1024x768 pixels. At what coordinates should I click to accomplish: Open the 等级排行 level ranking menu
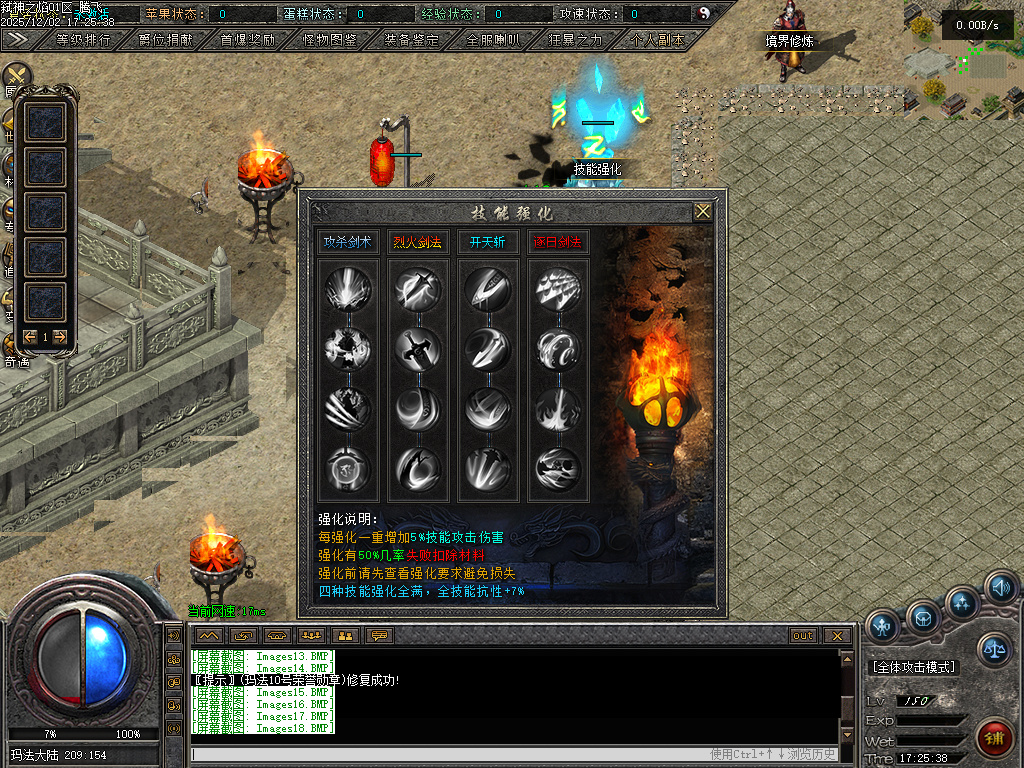coord(84,41)
